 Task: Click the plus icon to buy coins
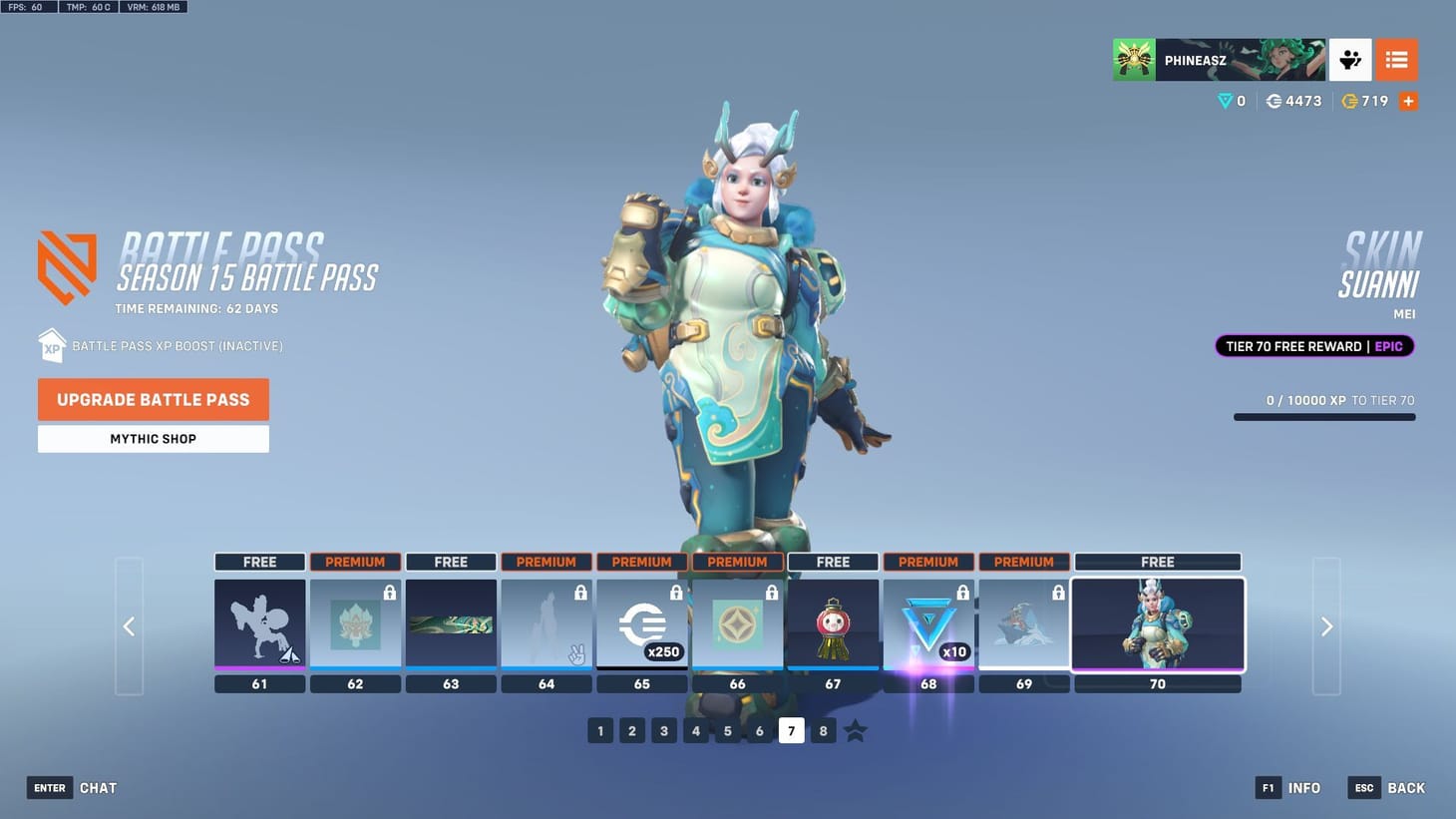[x=1408, y=101]
